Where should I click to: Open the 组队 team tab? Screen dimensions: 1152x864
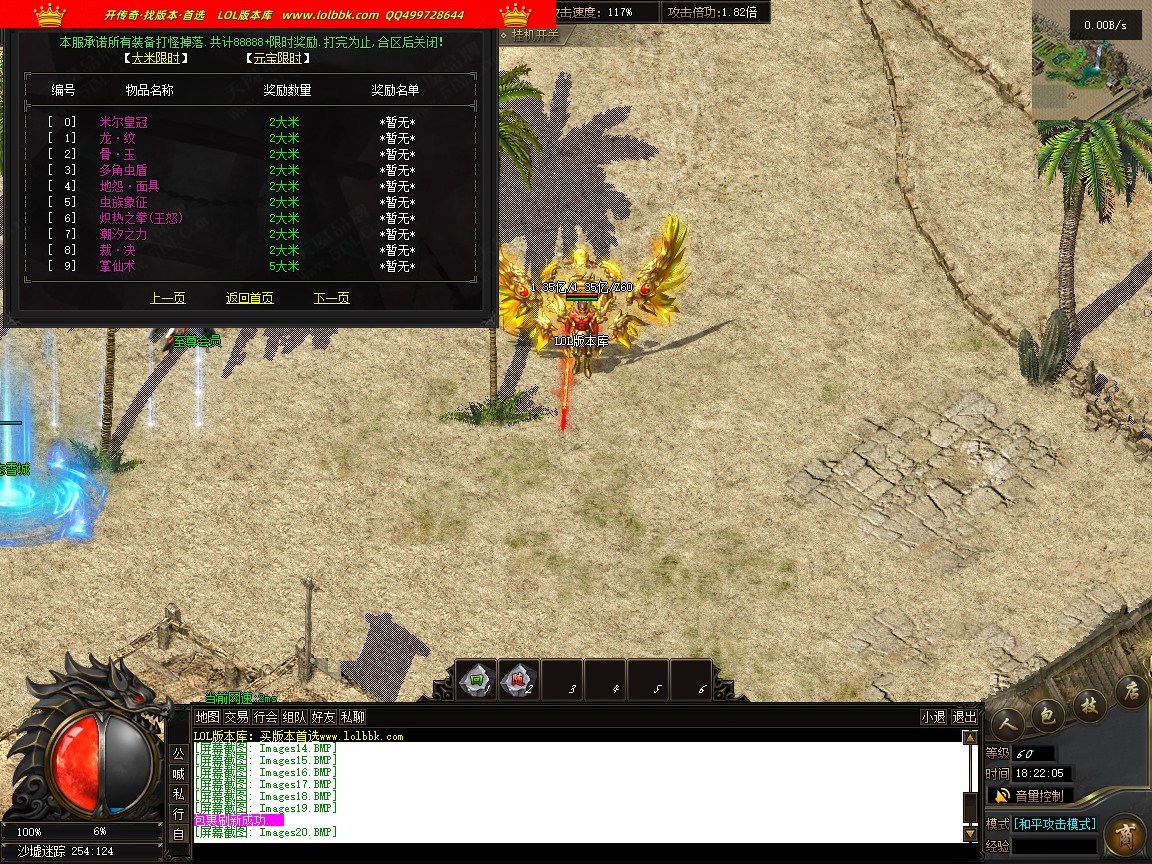tap(294, 717)
